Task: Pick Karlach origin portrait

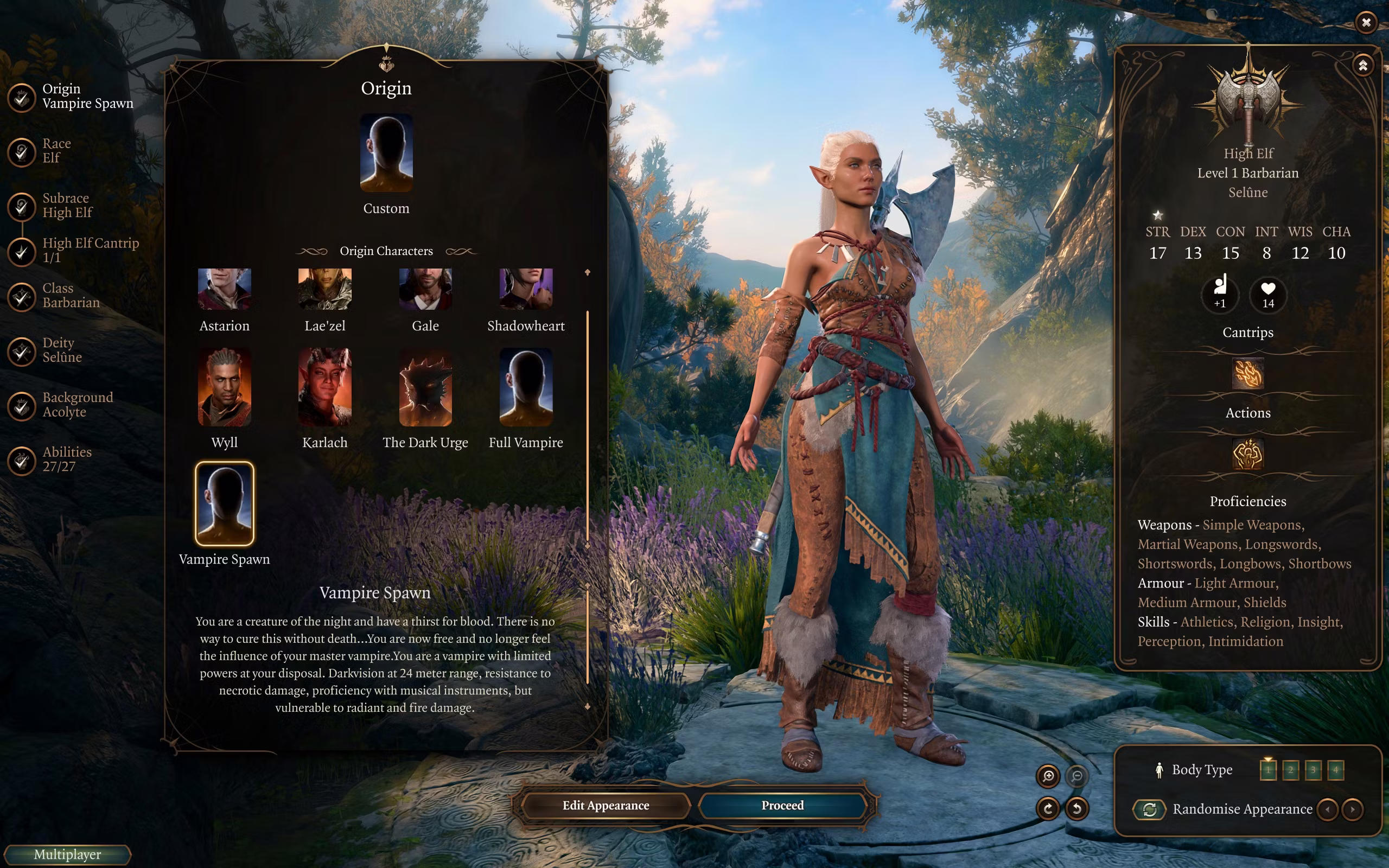Action: tap(325, 387)
